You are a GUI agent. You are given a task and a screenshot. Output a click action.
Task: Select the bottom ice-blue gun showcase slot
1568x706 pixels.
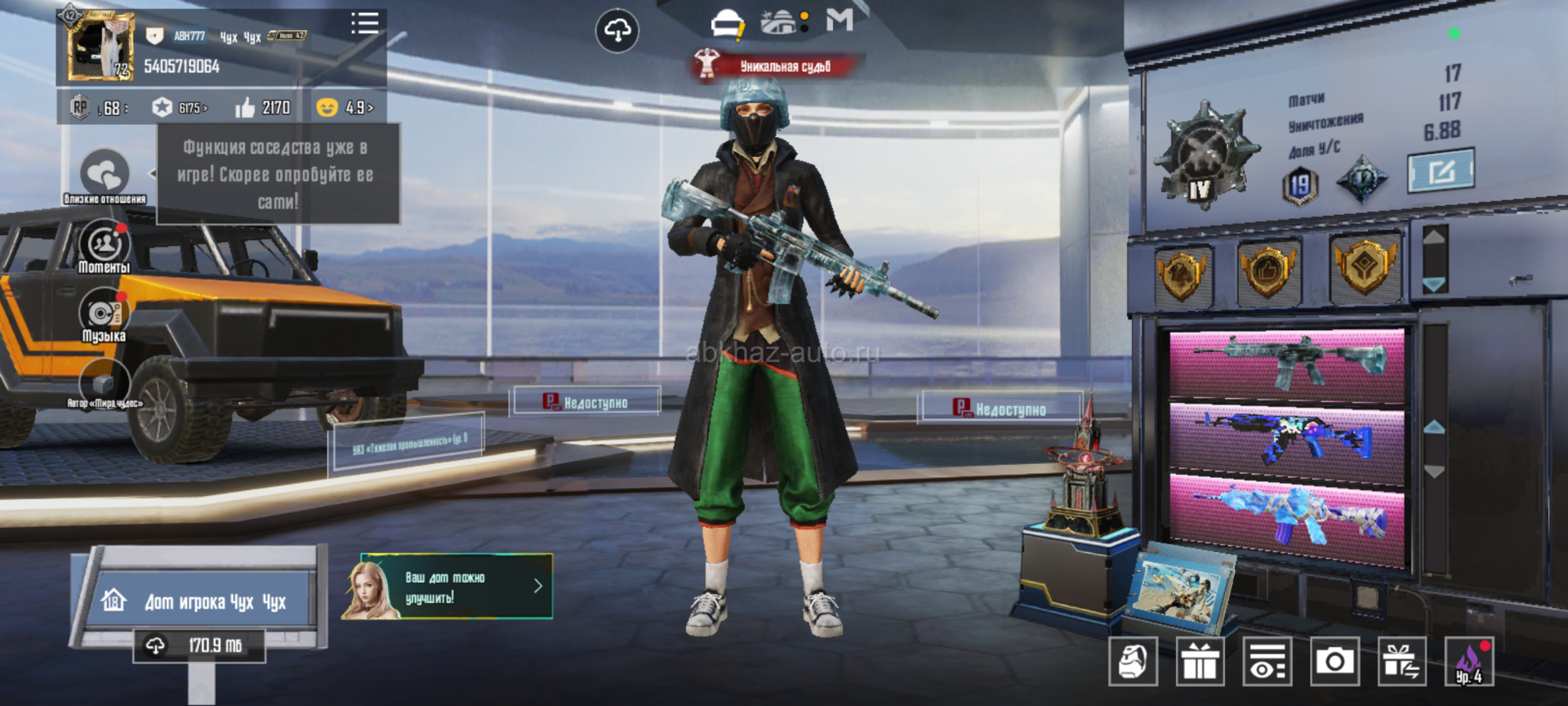(1287, 517)
